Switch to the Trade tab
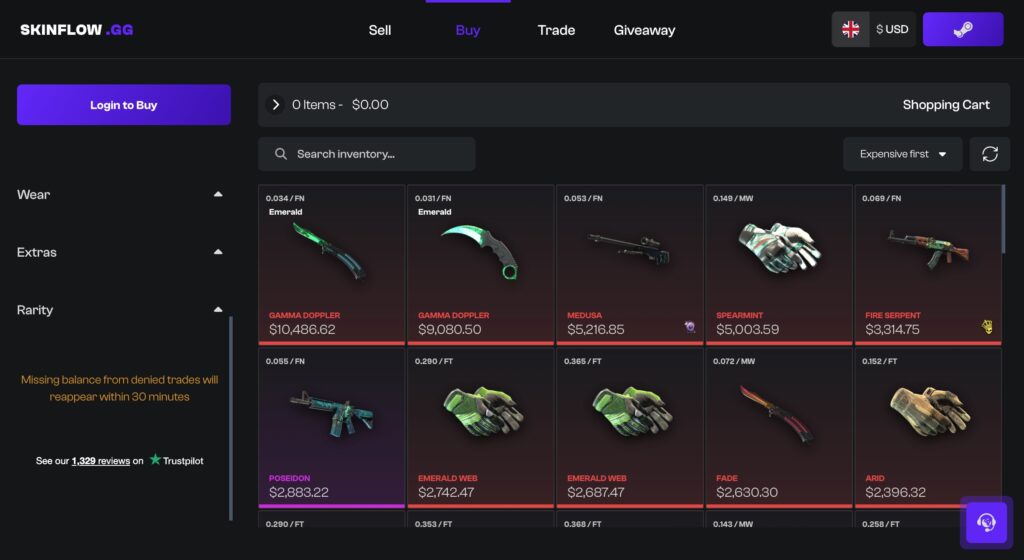 (x=556, y=30)
